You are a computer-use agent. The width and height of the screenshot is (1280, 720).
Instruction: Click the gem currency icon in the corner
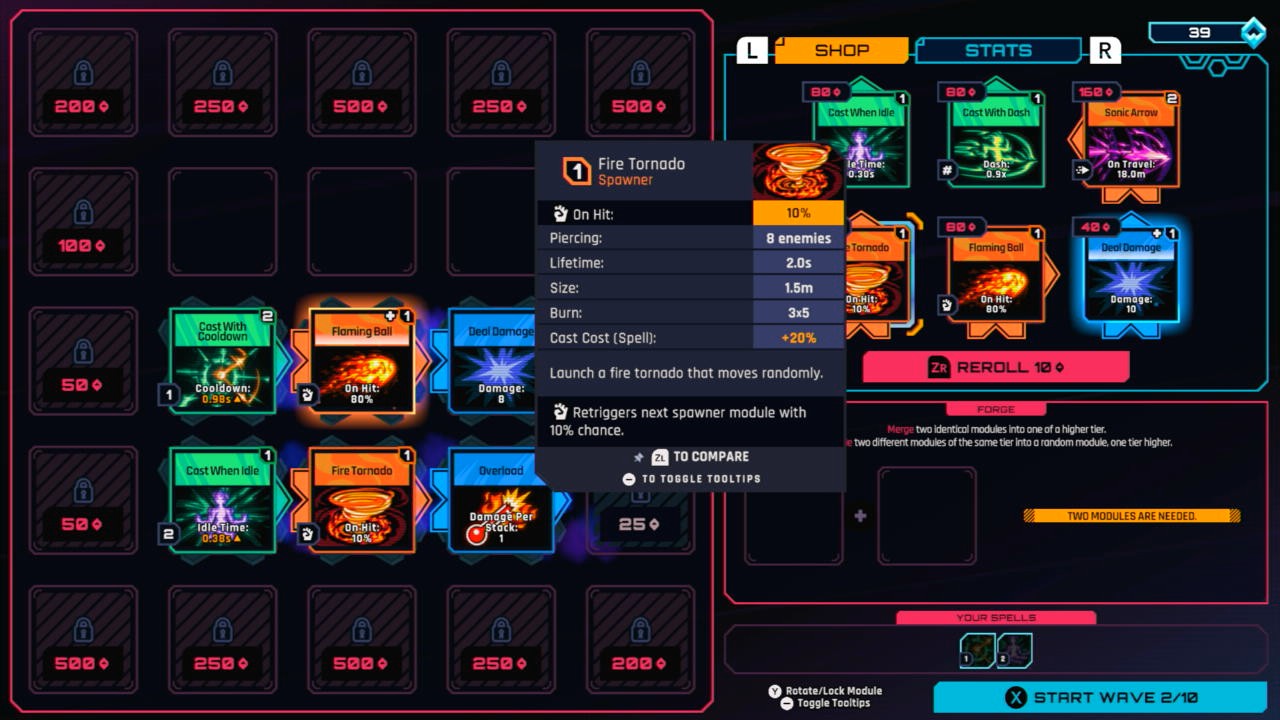point(1253,31)
